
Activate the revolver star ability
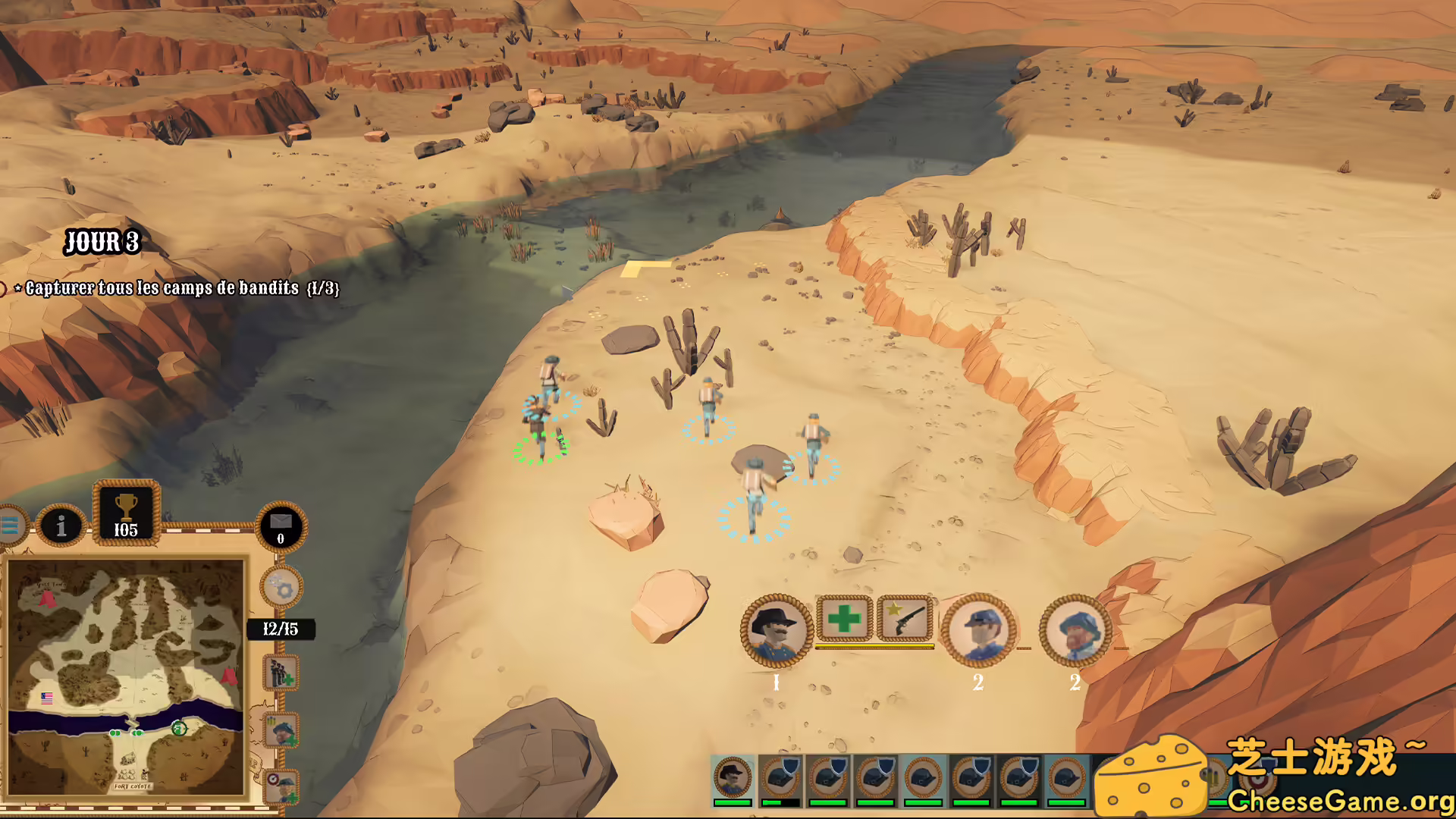click(x=904, y=619)
